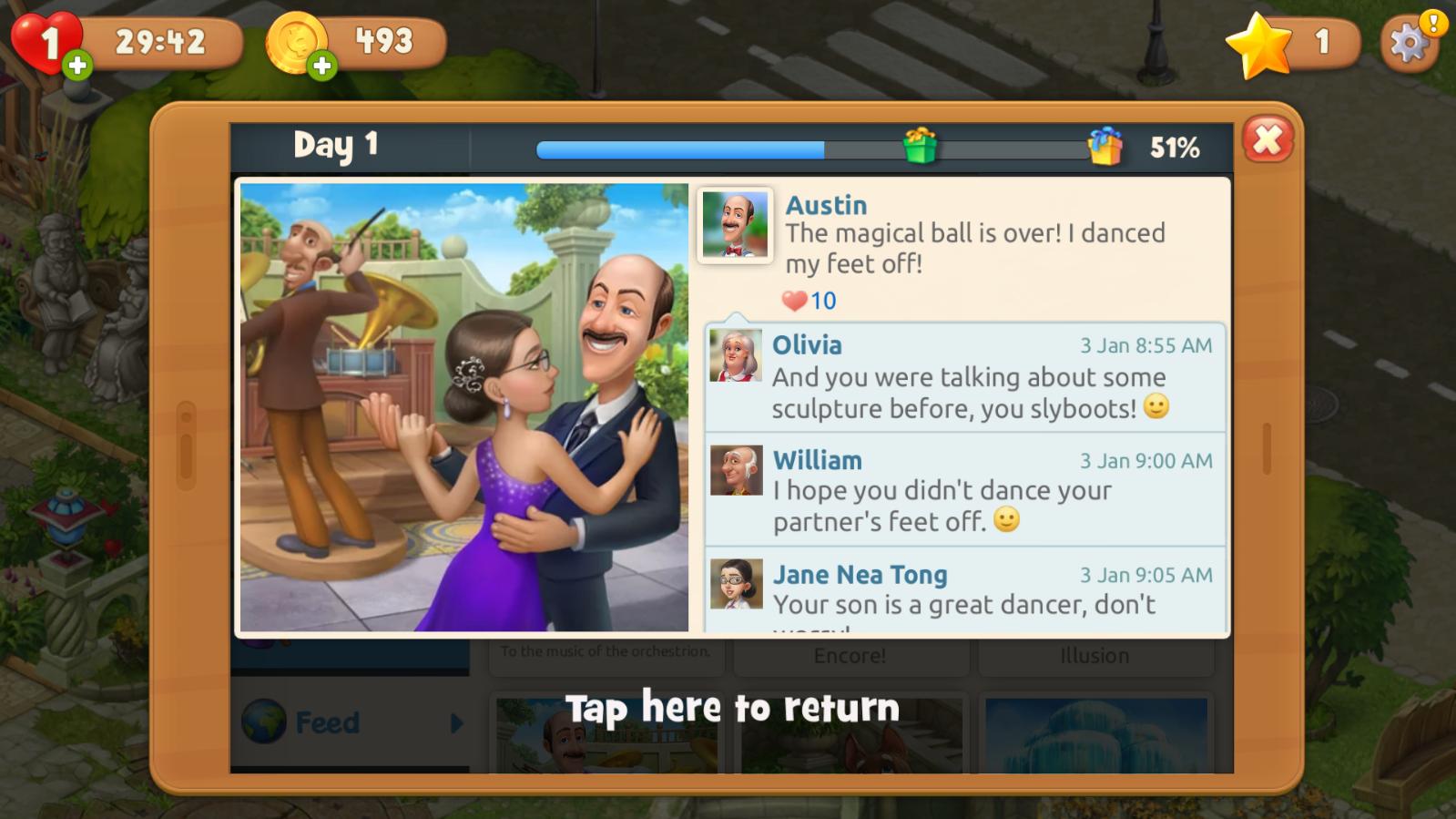This screenshot has width=1456, height=819.
Task: Buy more coins with the coin plus
Action: (321, 66)
